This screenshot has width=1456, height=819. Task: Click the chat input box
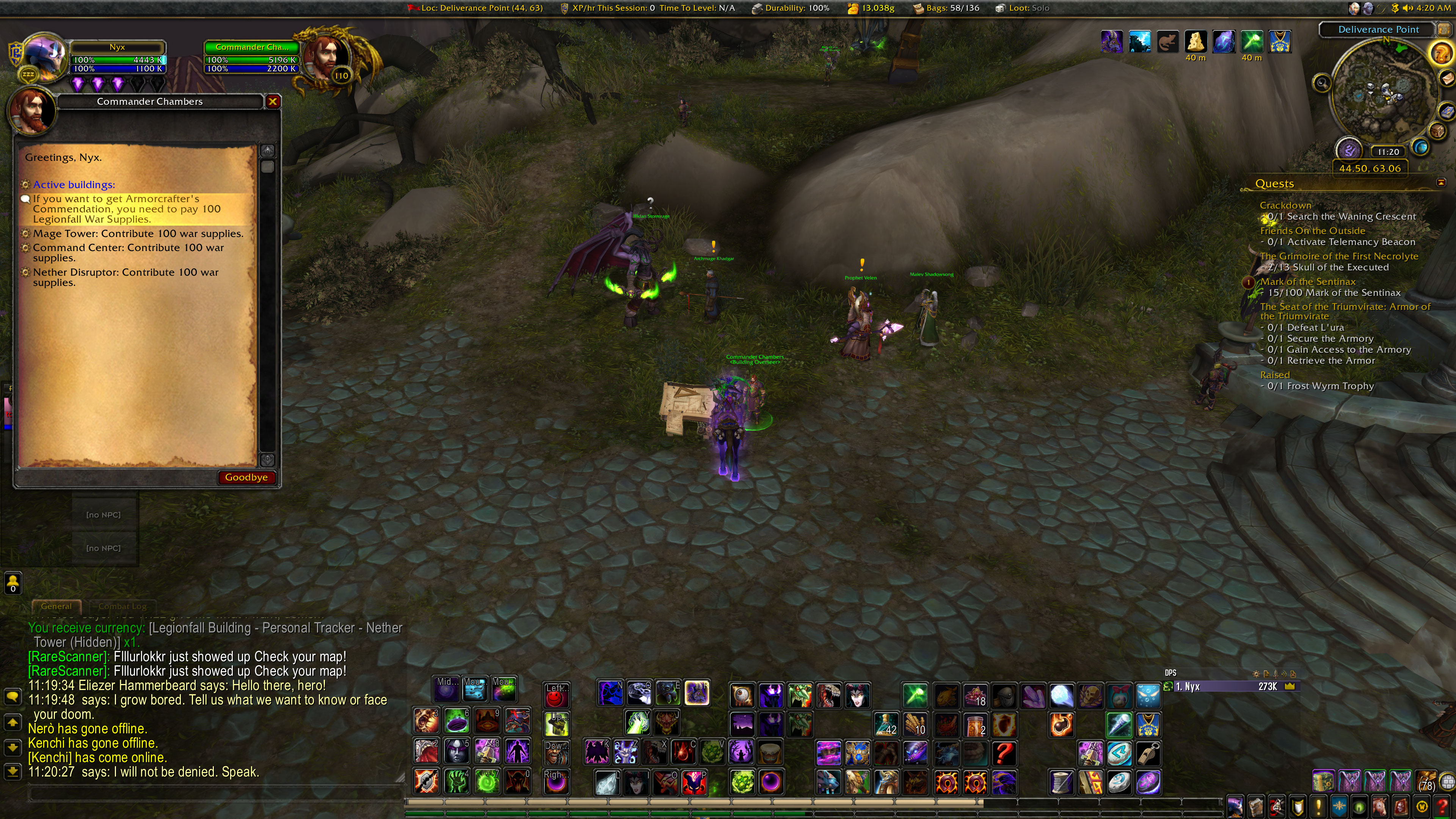(x=215, y=794)
